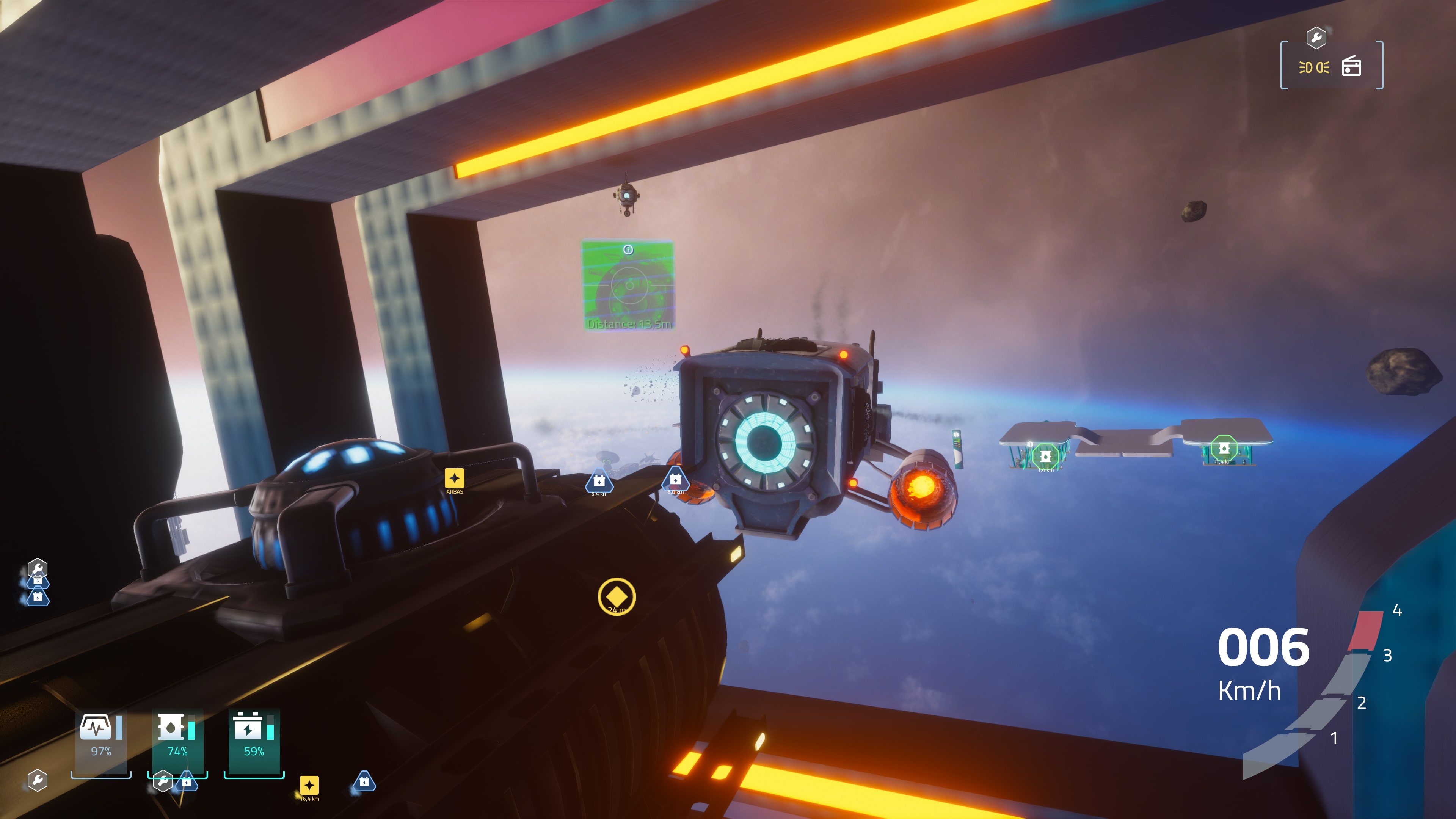The image size is (1456, 819).
Task: Expand the left-side stacked hexagon indicator group
Action: tap(38, 582)
